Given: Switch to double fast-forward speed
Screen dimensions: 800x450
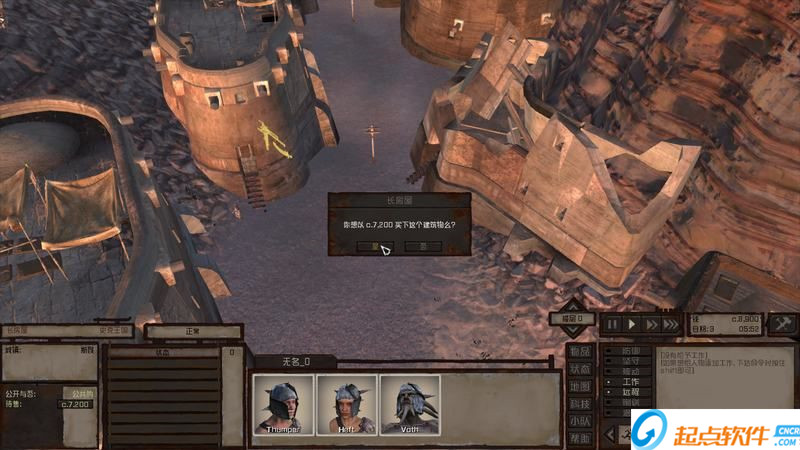Looking at the screenshot, I should point(652,324).
